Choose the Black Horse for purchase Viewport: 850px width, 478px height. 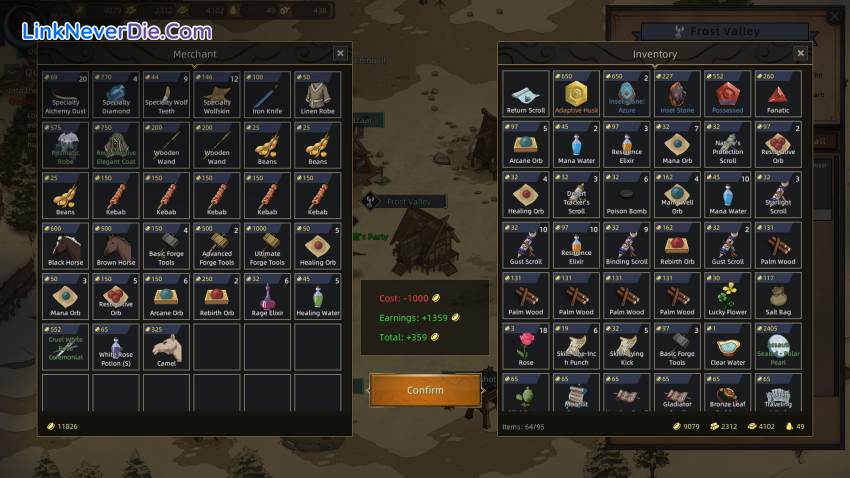coord(65,246)
